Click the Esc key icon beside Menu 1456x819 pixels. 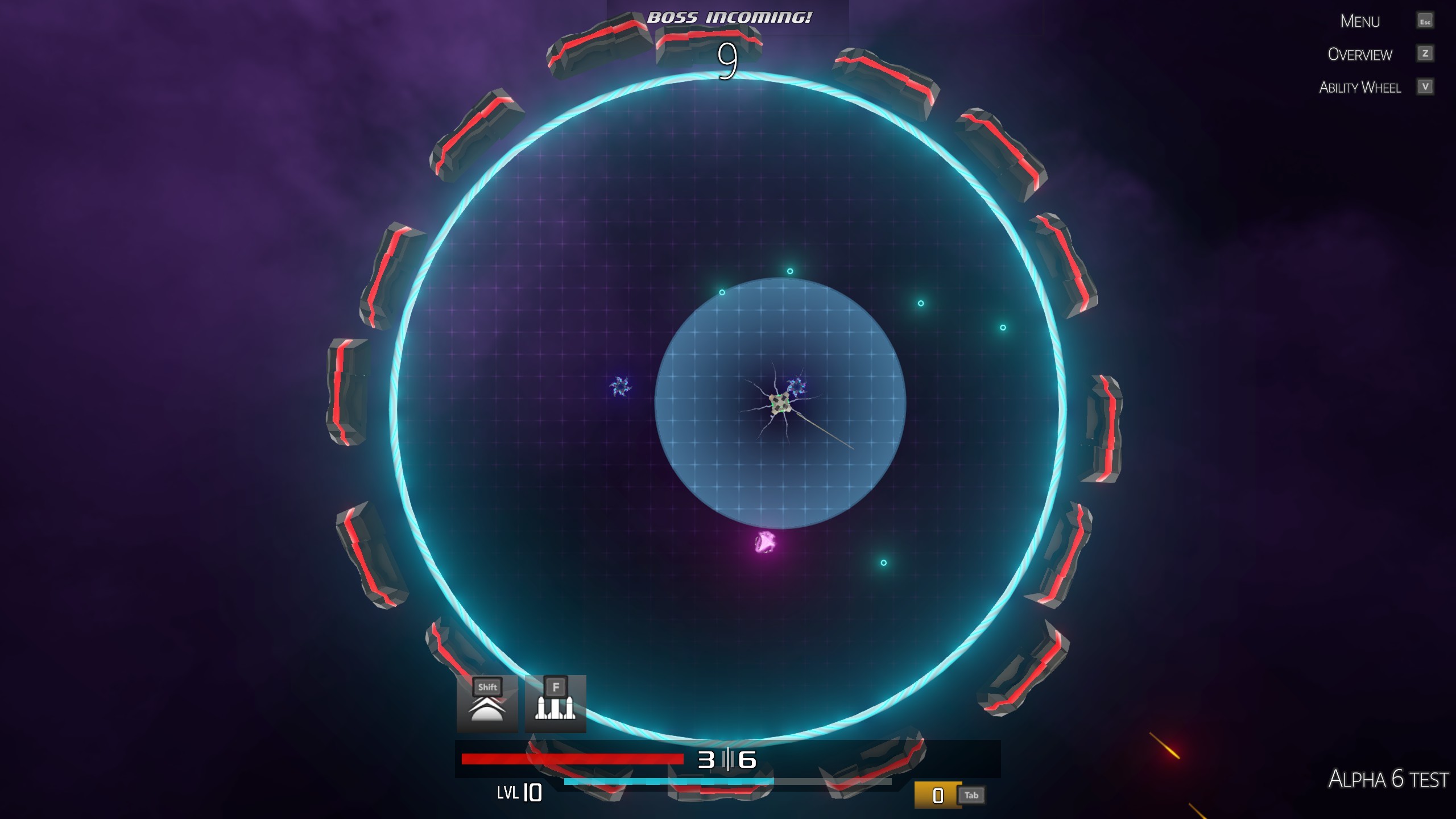tap(1426, 21)
